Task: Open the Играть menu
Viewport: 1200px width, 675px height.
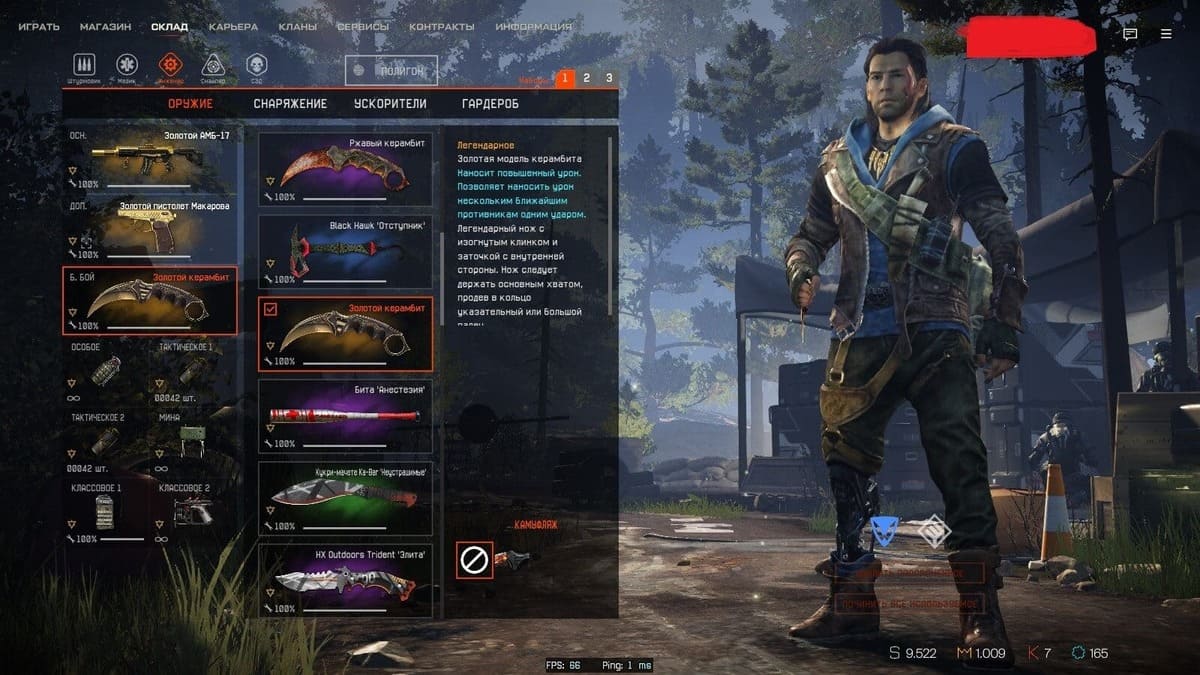Action: 40,27
